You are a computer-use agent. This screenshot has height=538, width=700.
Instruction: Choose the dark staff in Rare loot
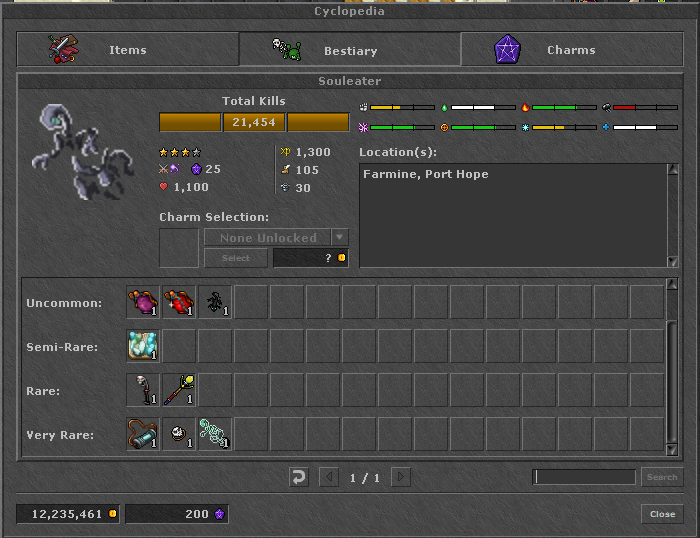144,390
